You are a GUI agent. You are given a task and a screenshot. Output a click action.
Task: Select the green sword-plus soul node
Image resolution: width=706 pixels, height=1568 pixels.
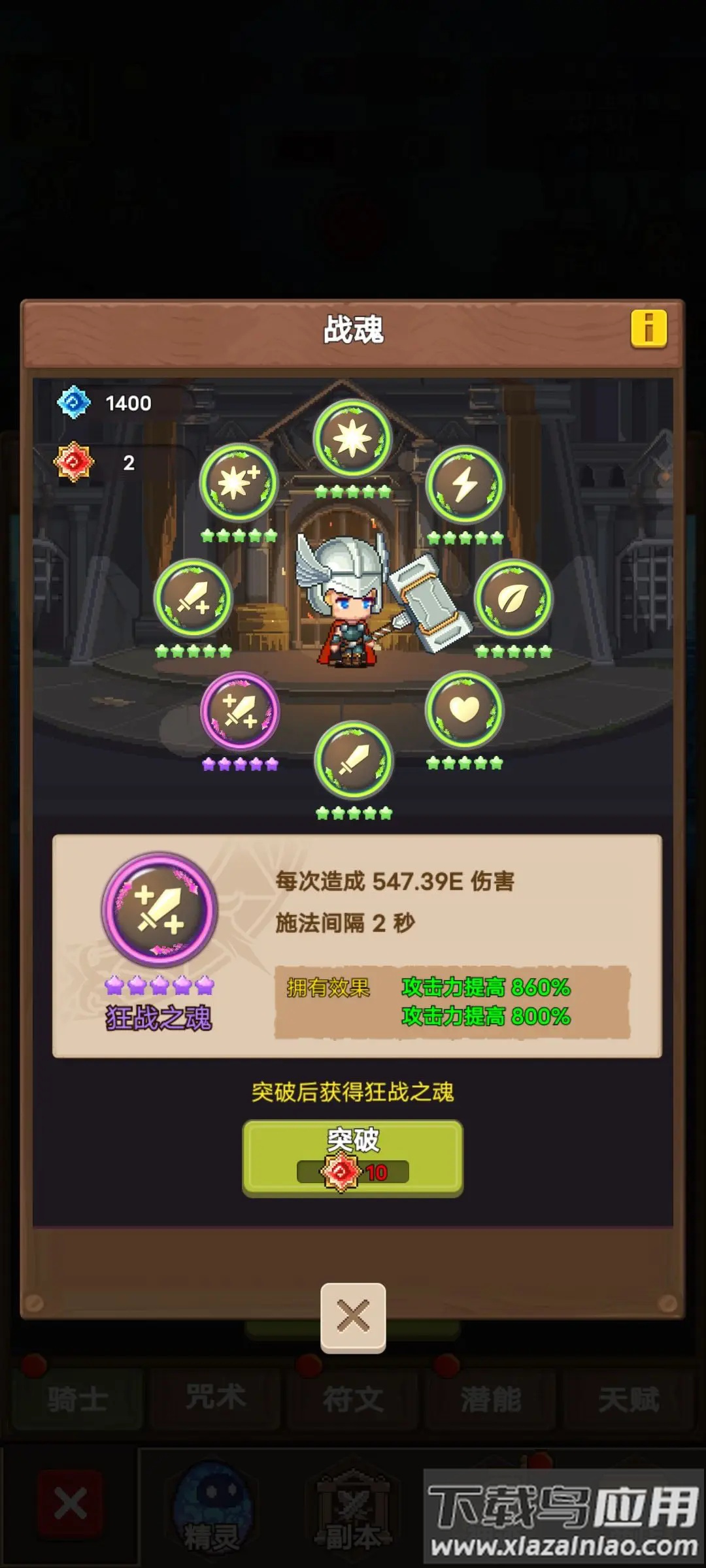pyautogui.click(x=193, y=598)
